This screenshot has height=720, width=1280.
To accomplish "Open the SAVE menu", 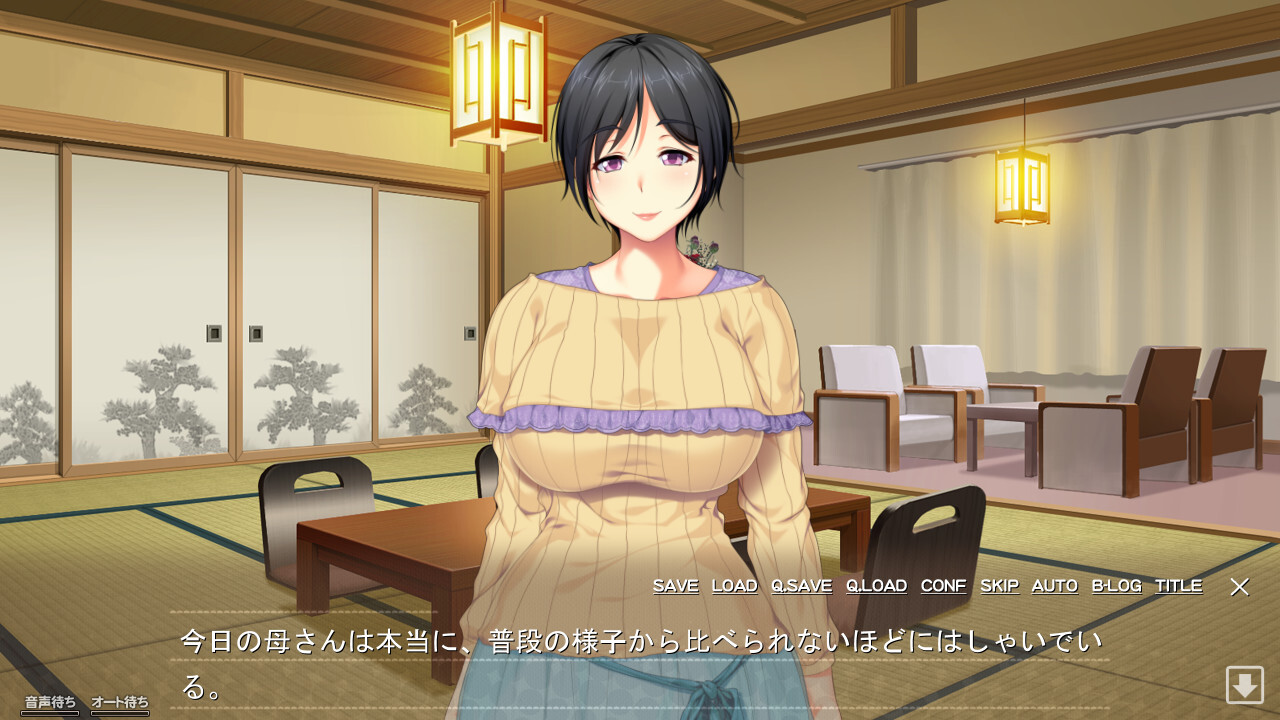I will tap(675, 586).
